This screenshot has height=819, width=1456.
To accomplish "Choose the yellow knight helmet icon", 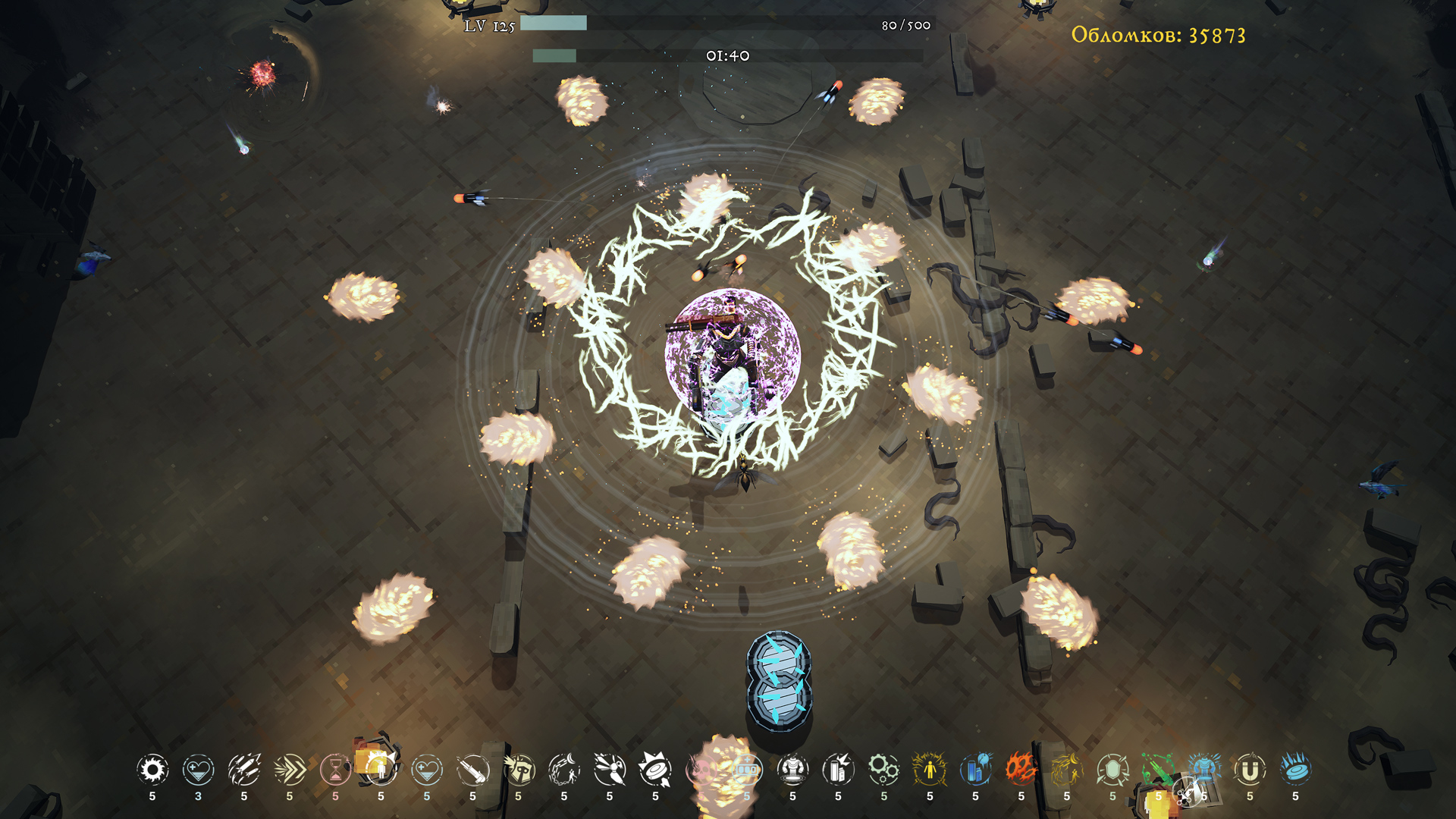I will click(519, 770).
